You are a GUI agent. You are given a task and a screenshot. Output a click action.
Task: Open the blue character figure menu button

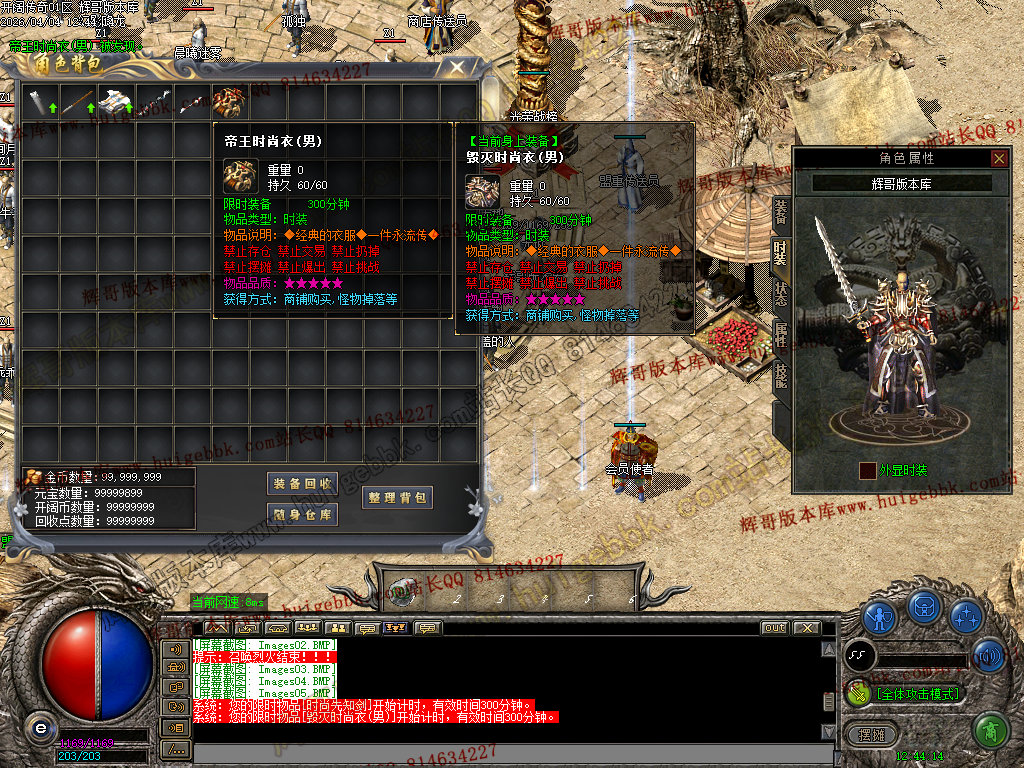pos(879,617)
